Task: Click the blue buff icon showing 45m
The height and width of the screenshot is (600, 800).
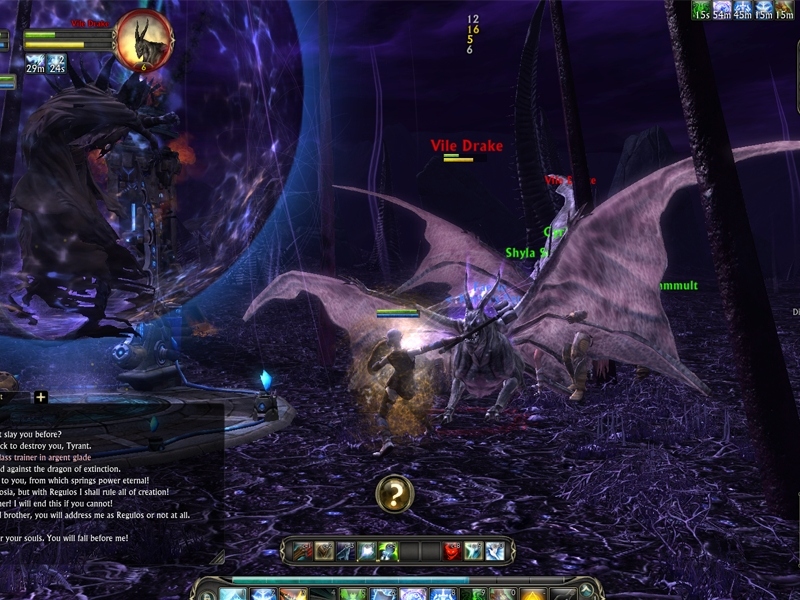Action: (743, 9)
